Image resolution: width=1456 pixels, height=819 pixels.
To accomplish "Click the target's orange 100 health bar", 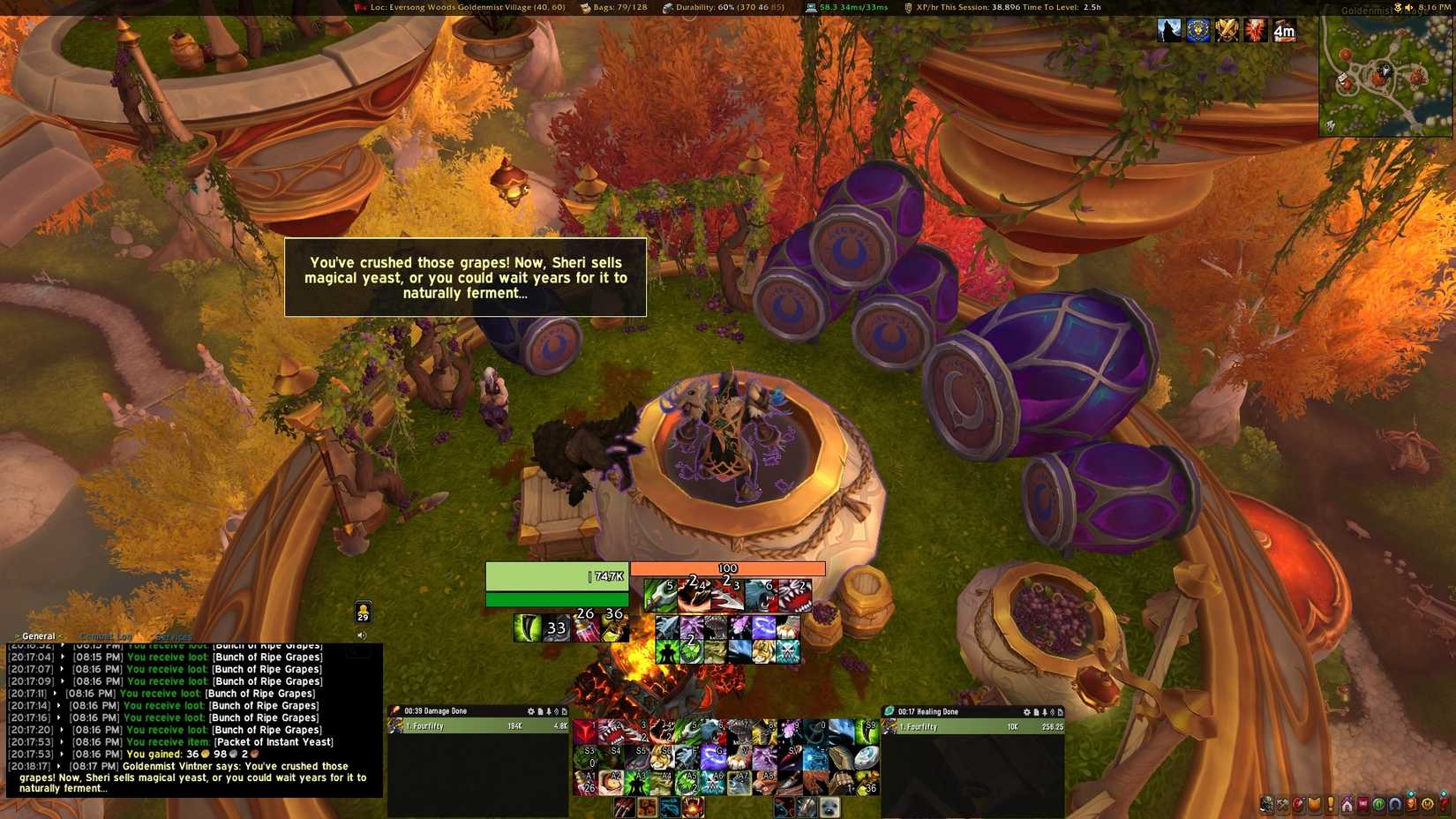I will (726, 568).
